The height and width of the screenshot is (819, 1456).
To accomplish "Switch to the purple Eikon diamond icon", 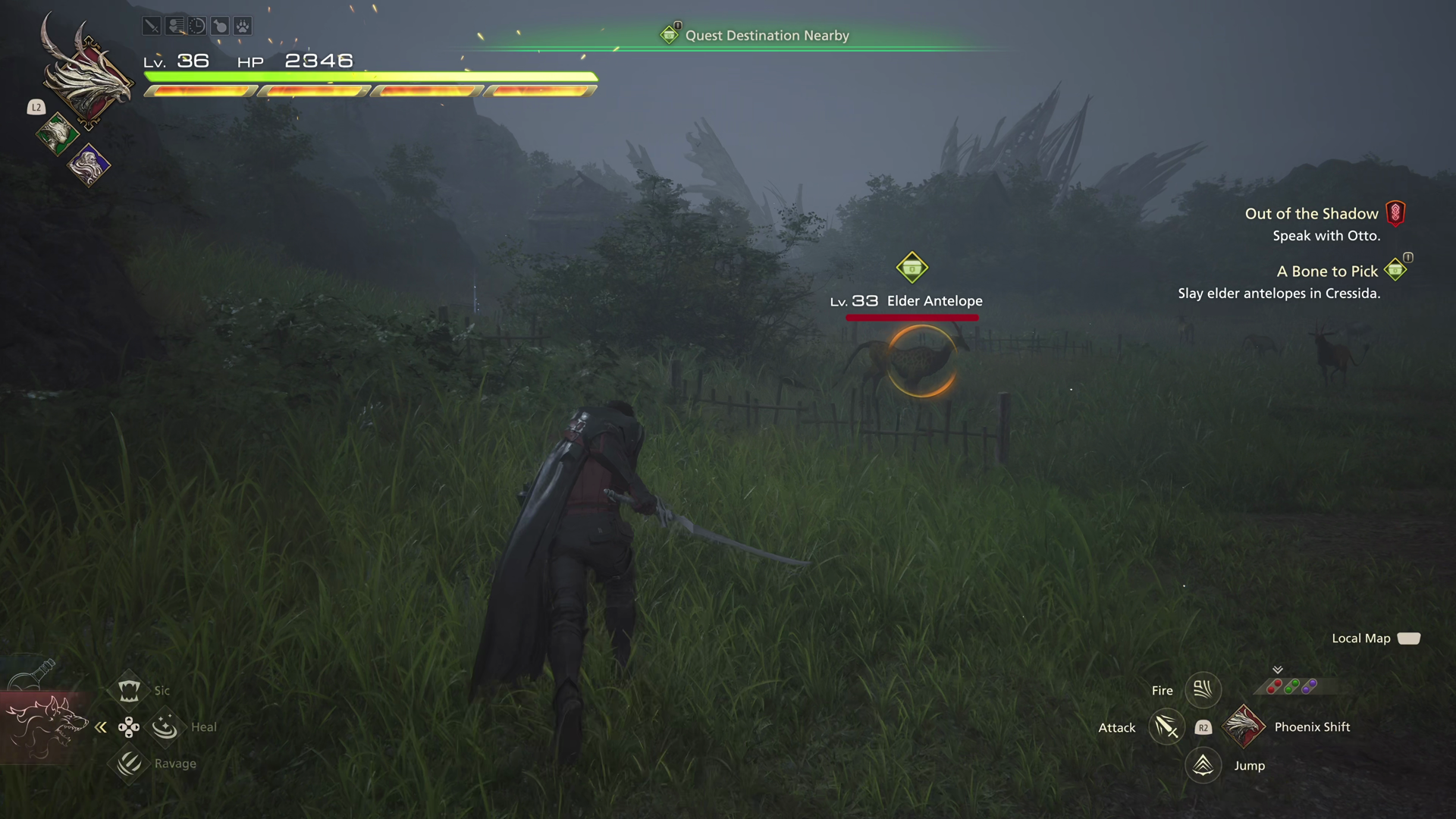I will tap(89, 165).
